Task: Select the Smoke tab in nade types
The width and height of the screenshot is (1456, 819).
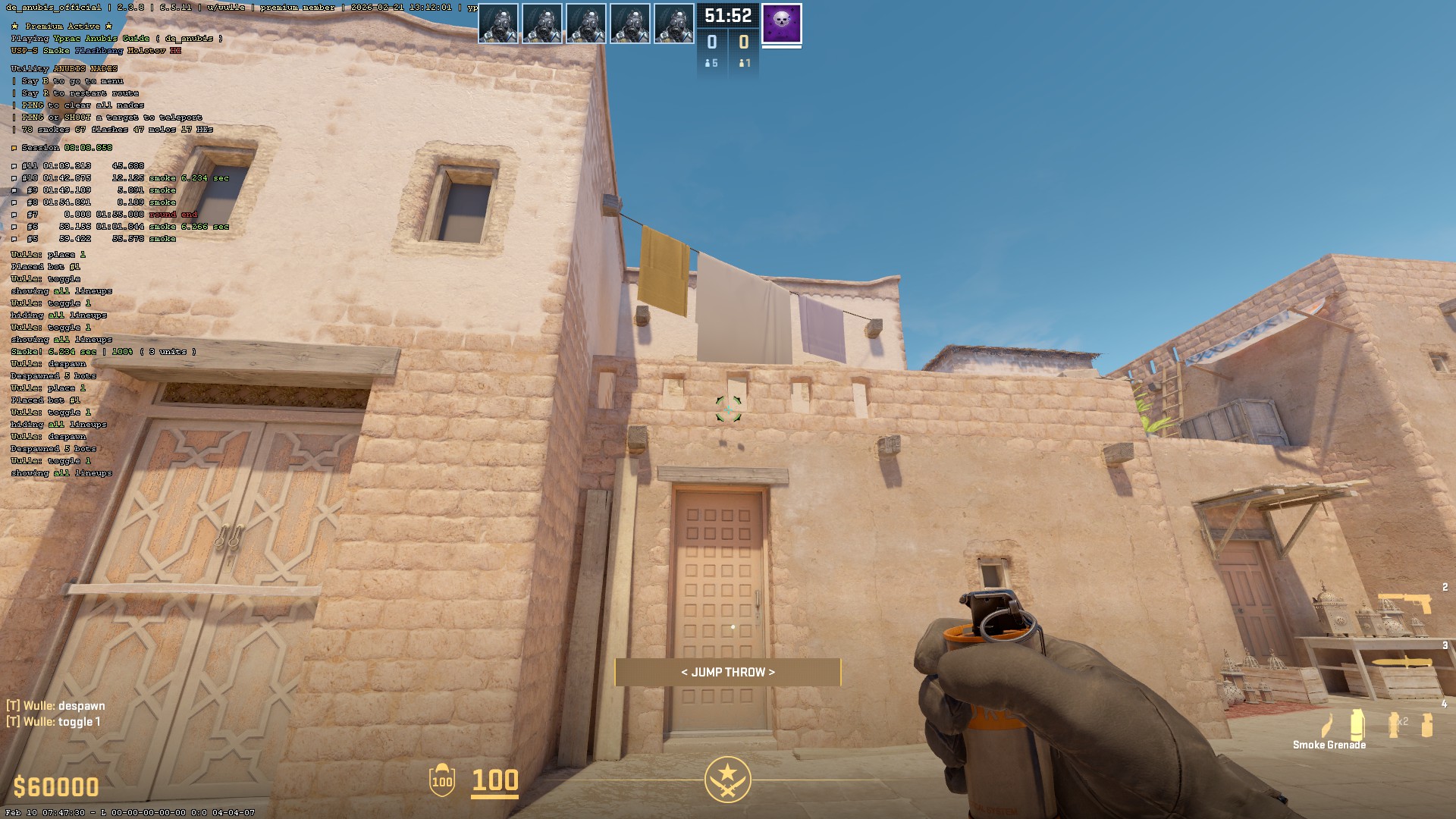Action: (x=55, y=51)
